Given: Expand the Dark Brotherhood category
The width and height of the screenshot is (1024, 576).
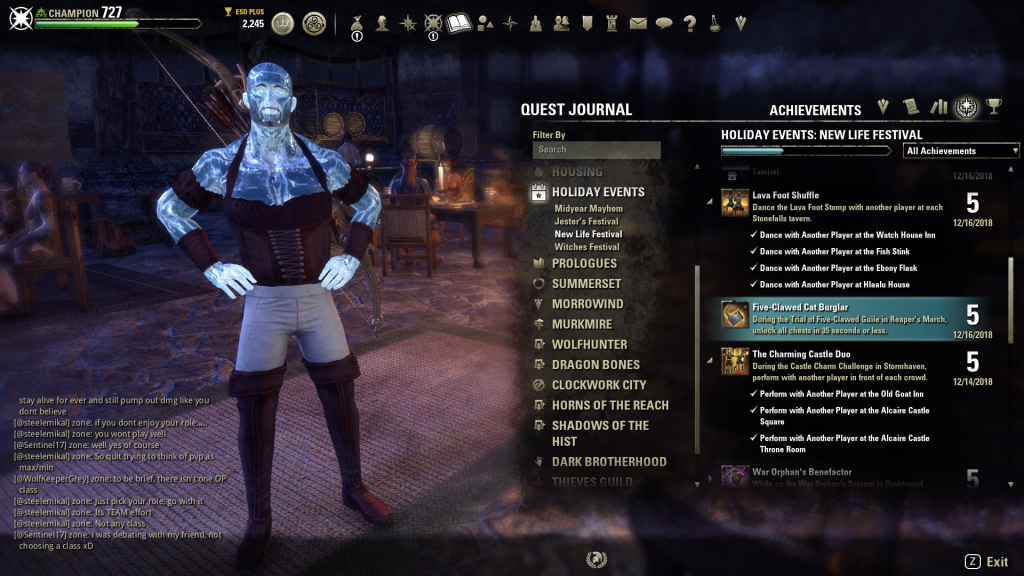Looking at the screenshot, I should (608, 462).
